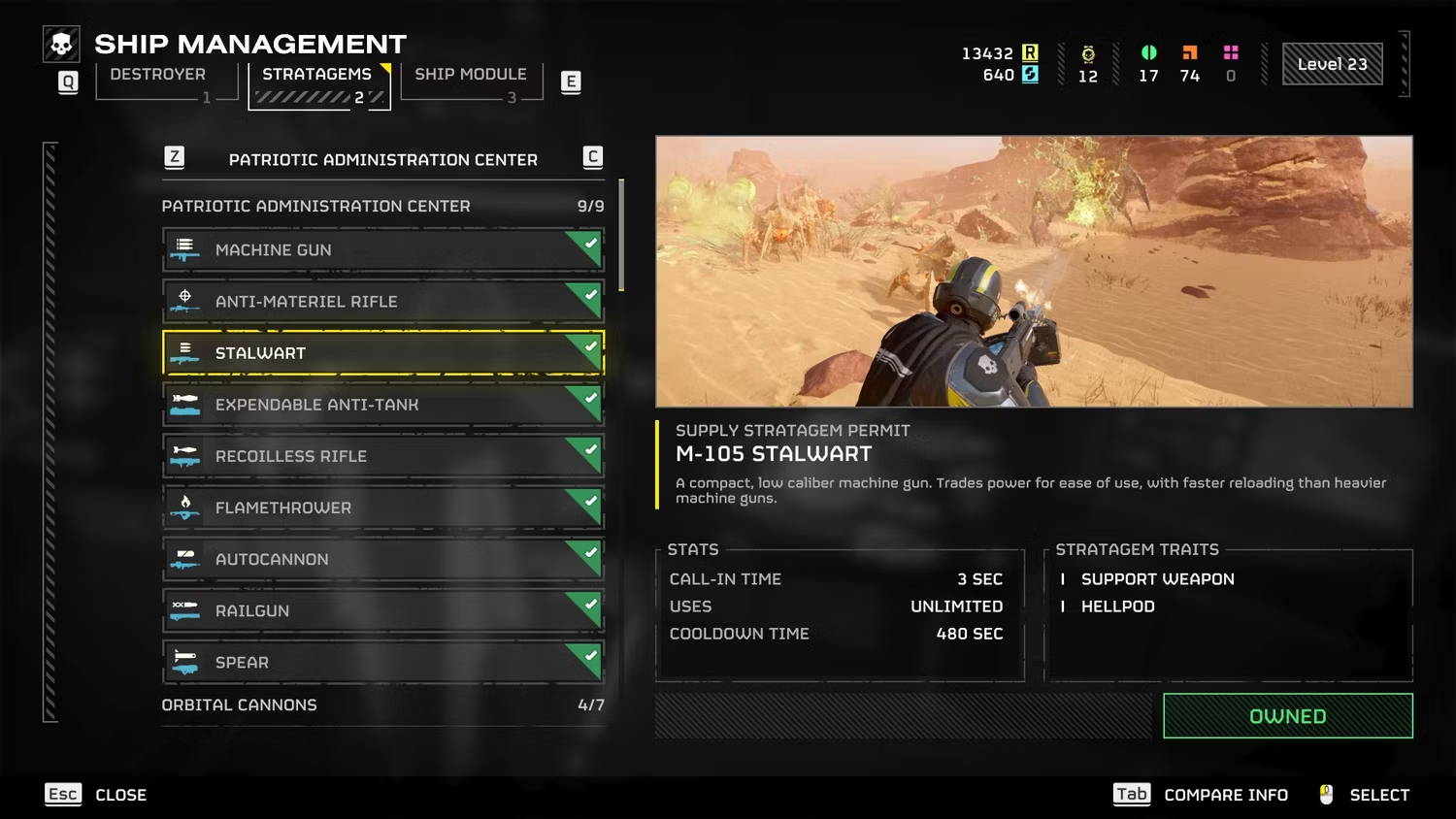1456x819 pixels.
Task: Open the Orbital Cannons category header
Action: coord(382,705)
